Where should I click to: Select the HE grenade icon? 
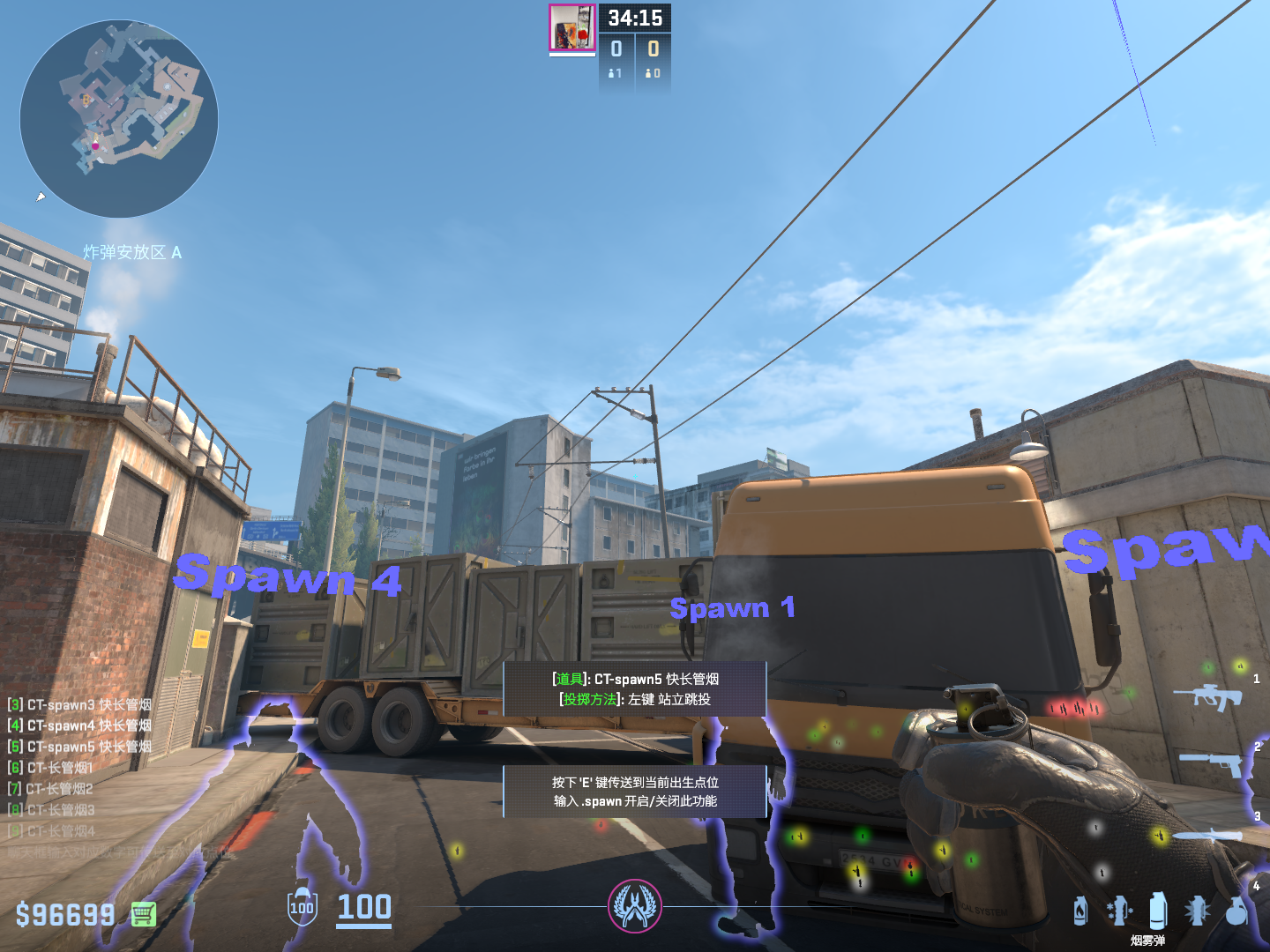[x=1236, y=911]
